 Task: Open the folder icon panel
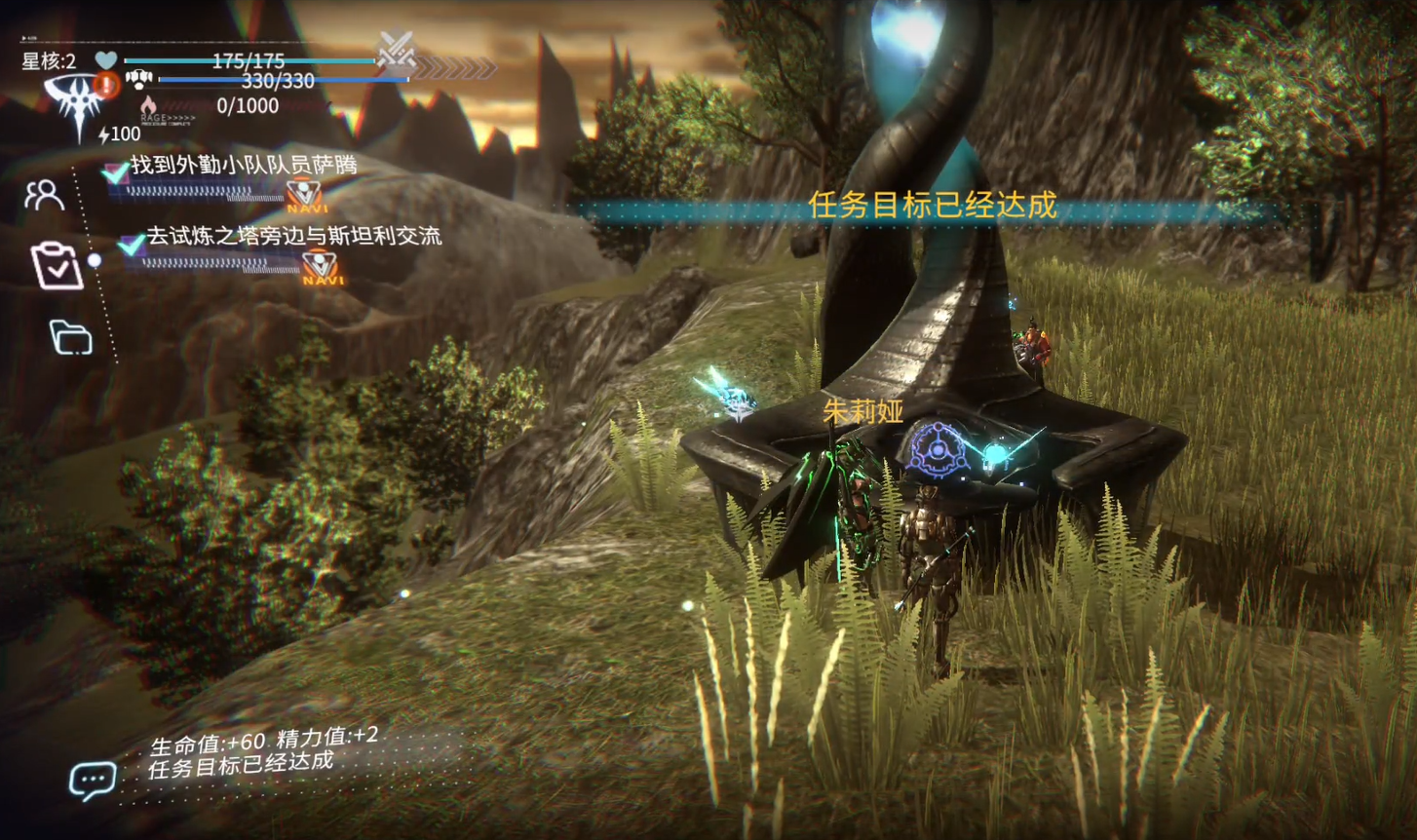click(x=71, y=337)
